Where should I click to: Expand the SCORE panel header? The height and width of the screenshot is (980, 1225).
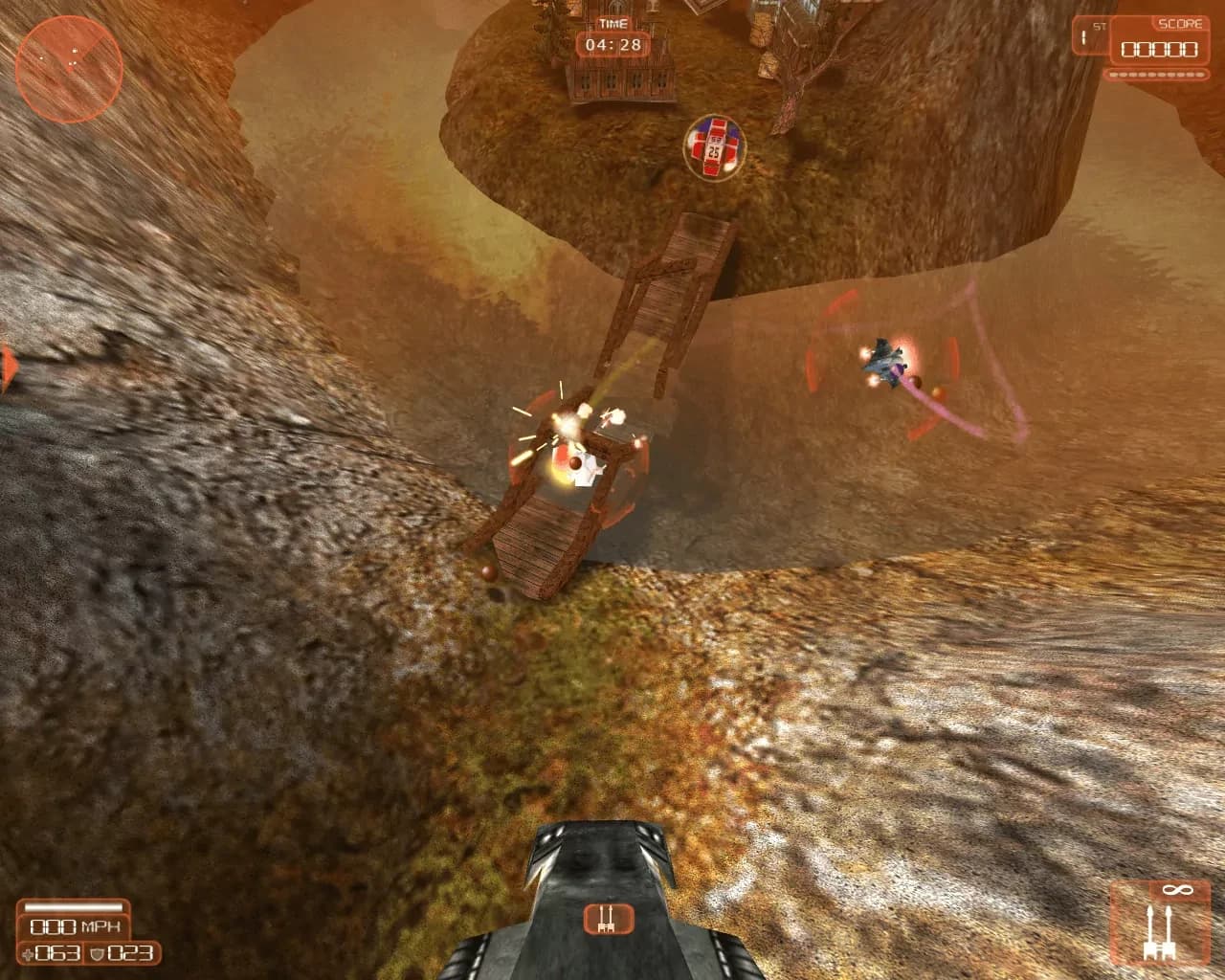1179,23
